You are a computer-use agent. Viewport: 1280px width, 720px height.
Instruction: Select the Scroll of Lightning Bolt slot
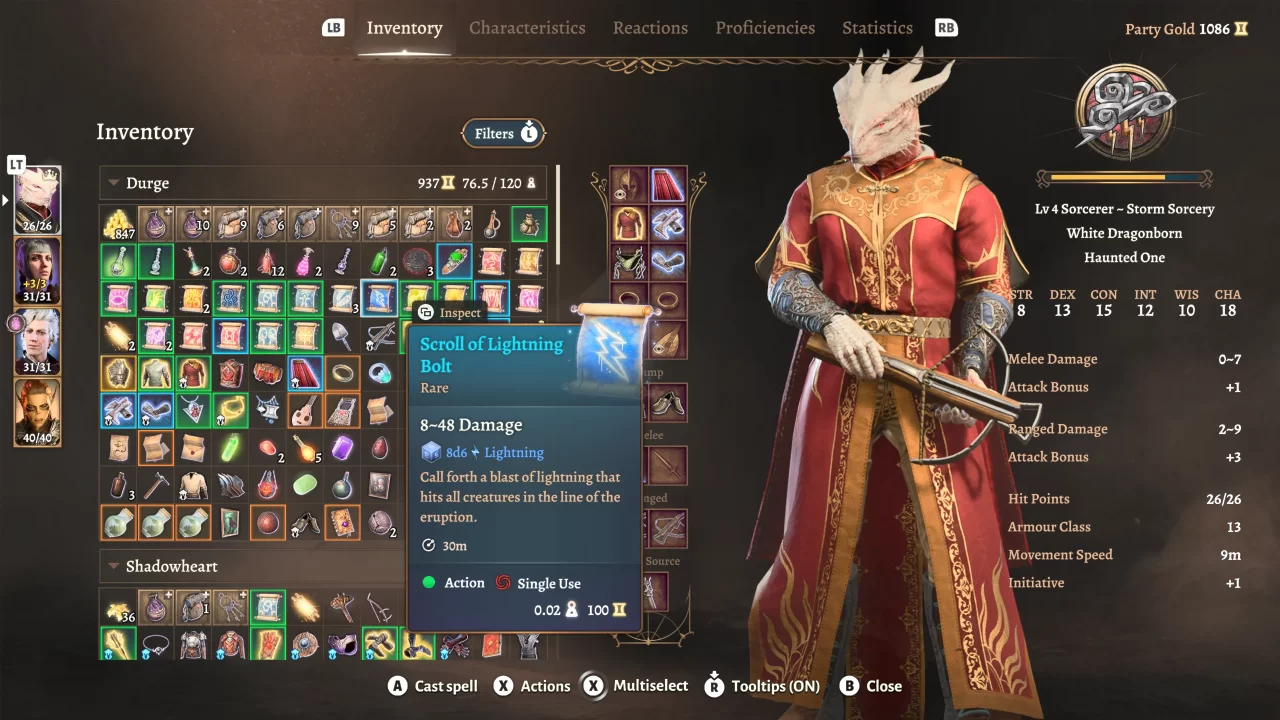(379, 298)
